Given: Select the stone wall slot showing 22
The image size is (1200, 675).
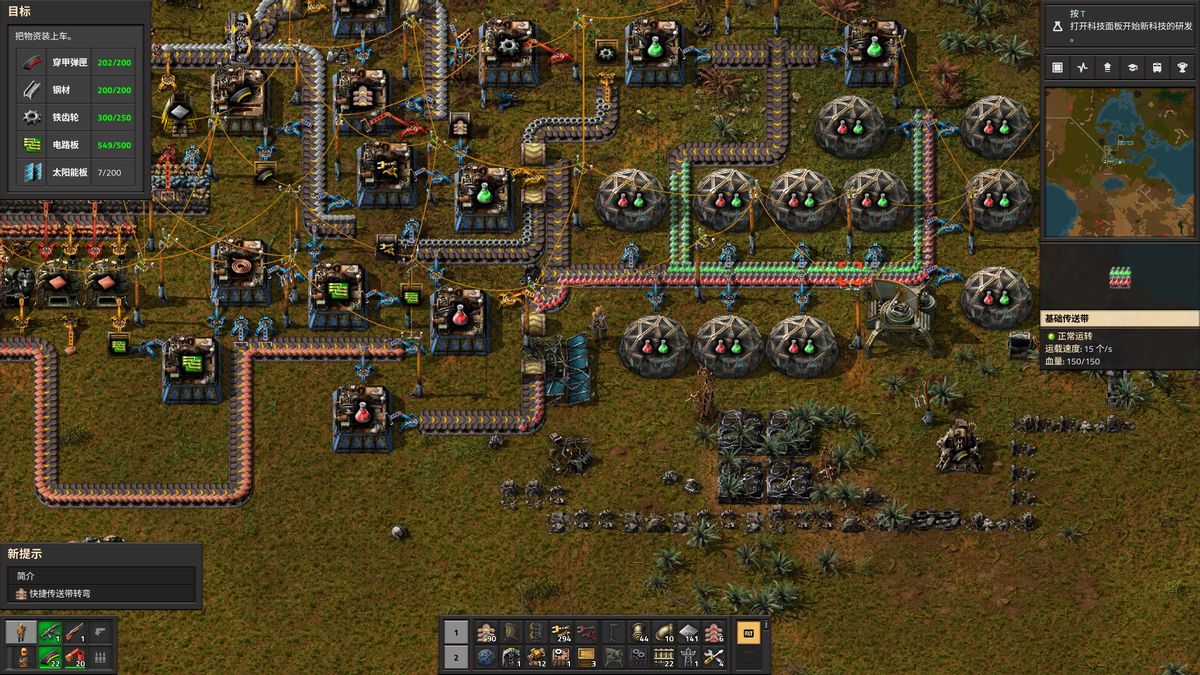Looking at the screenshot, I should pyautogui.click(x=663, y=657).
